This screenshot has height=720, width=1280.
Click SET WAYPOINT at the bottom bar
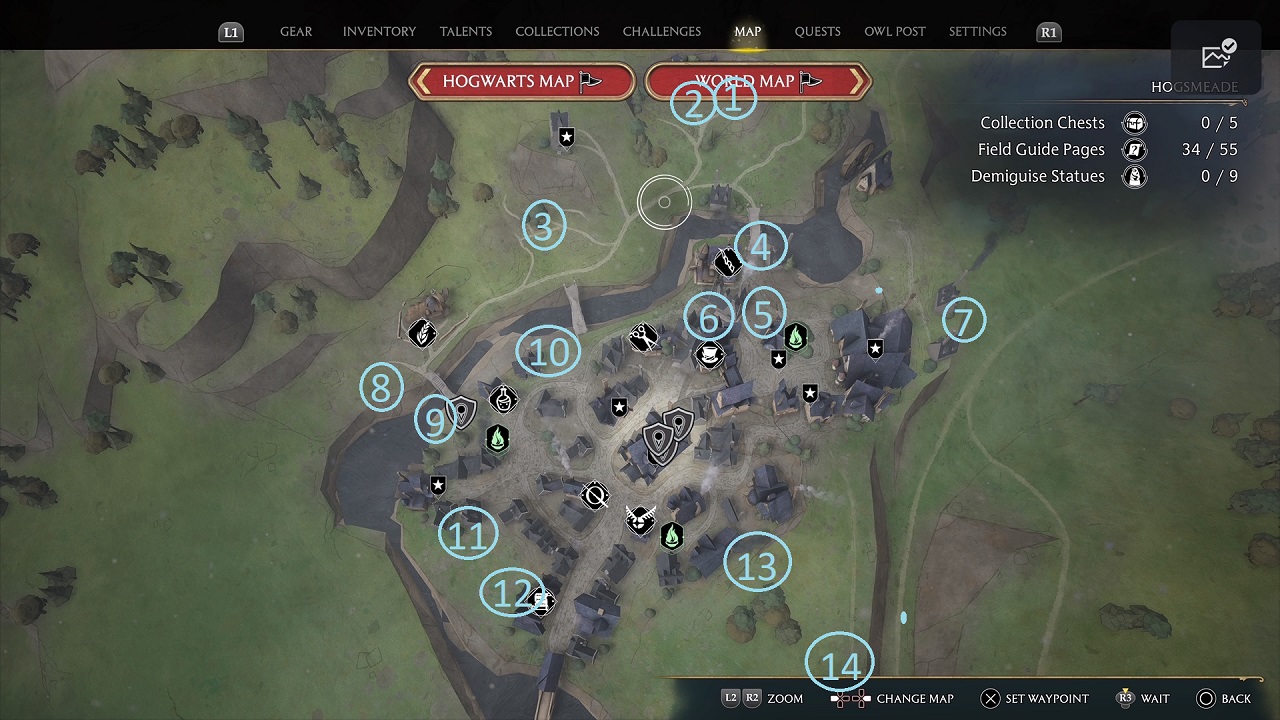coord(1034,698)
